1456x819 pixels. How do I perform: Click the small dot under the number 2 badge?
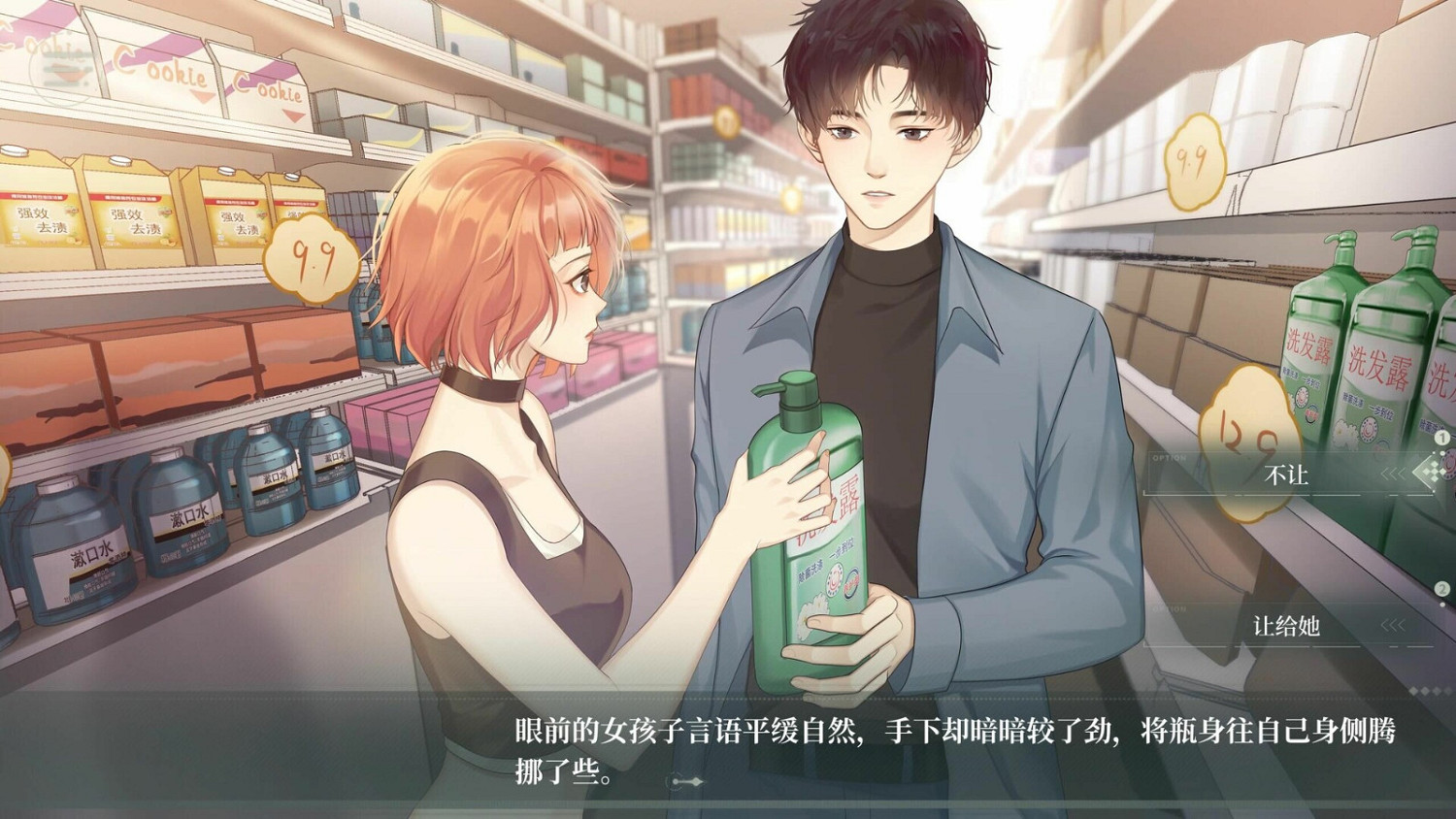click(x=1441, y=605)
